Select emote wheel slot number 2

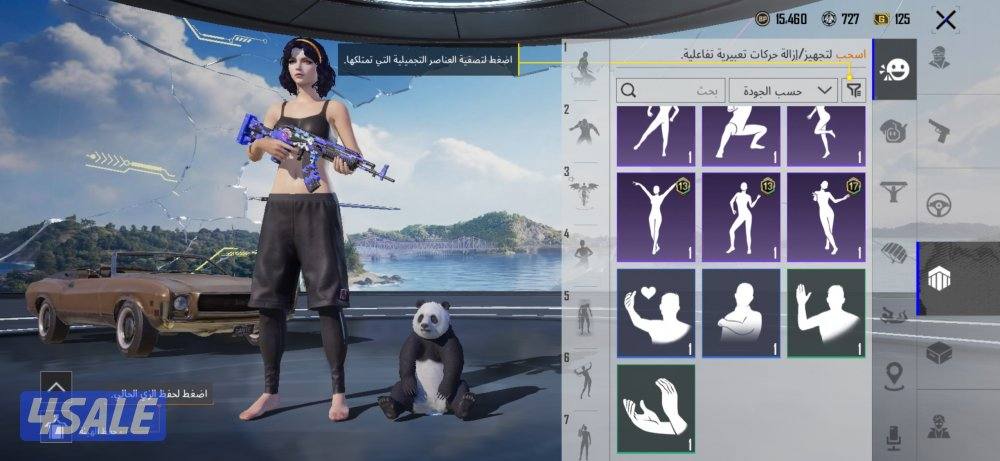coord(583,129)
